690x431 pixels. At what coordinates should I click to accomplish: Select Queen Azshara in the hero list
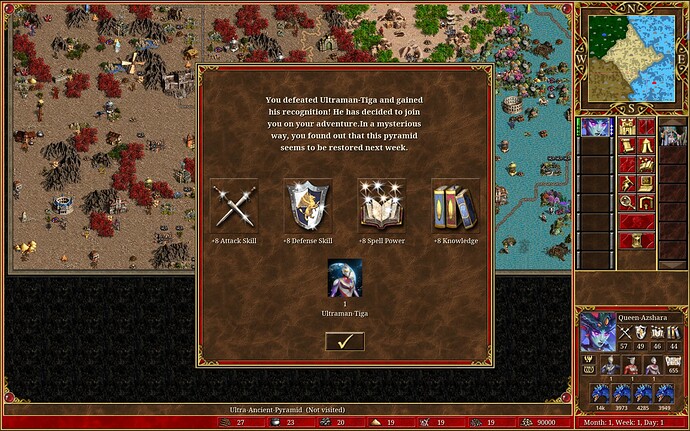click(x=597, y=129)
